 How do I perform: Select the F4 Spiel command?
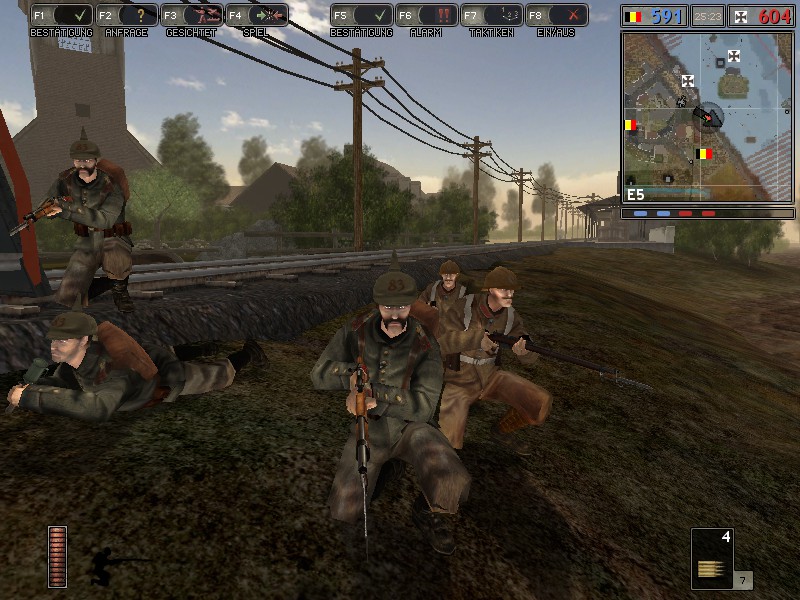click(256, 16)
